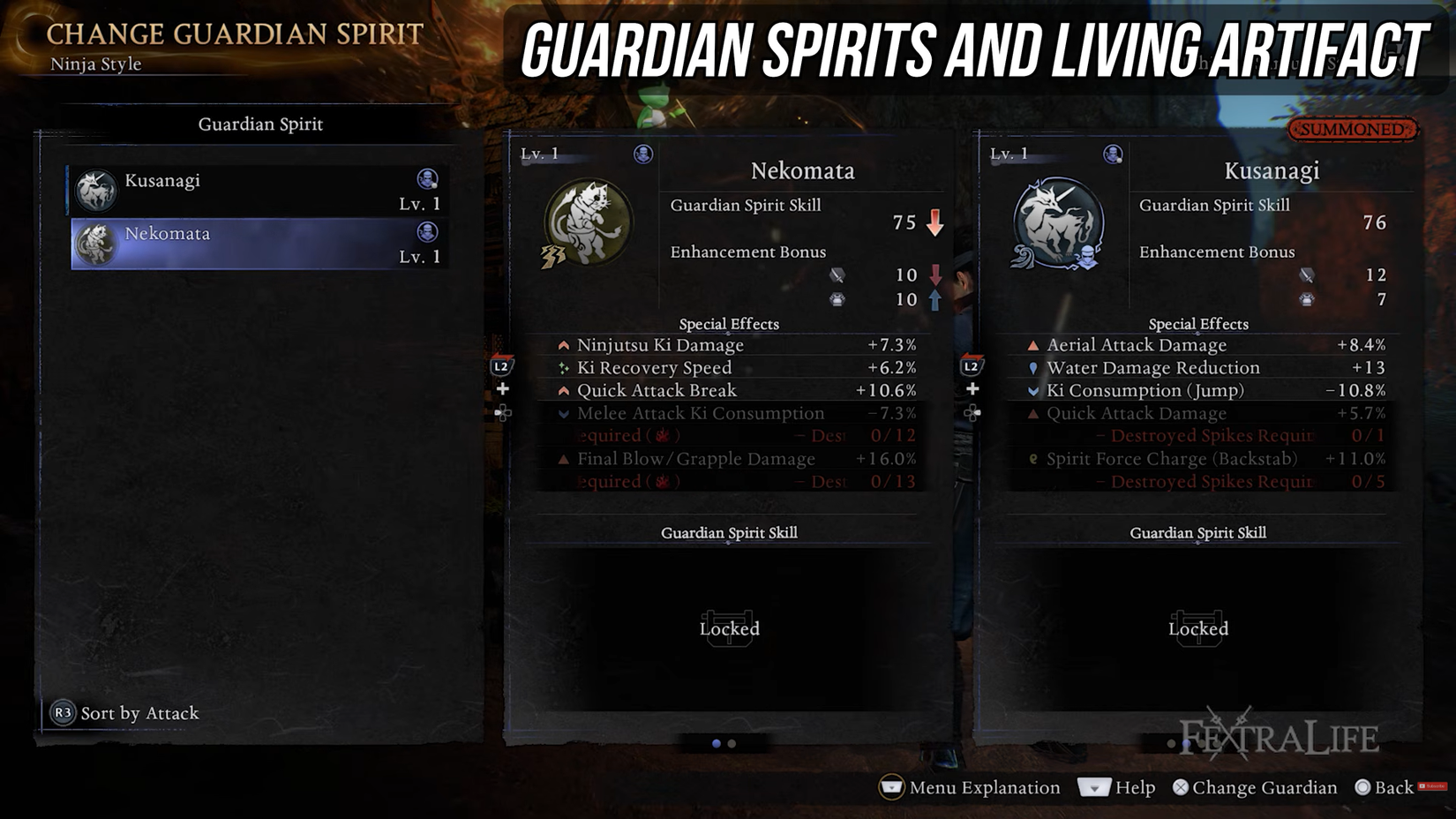The image size is (1456, 819).
Task: Click the armor enhancement bonus icon on Kusanagi panel
Action: click(1308, 298)
